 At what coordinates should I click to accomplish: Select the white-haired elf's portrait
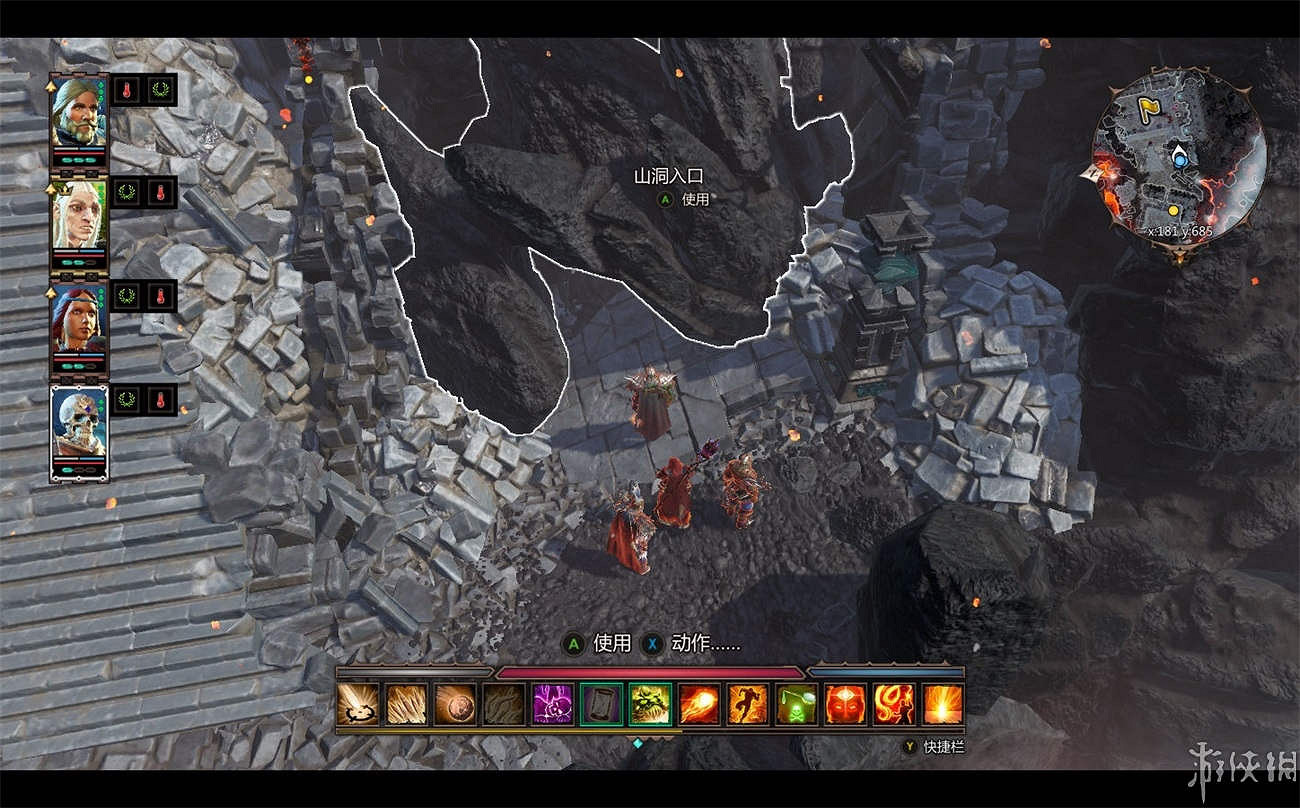point(79,214)
